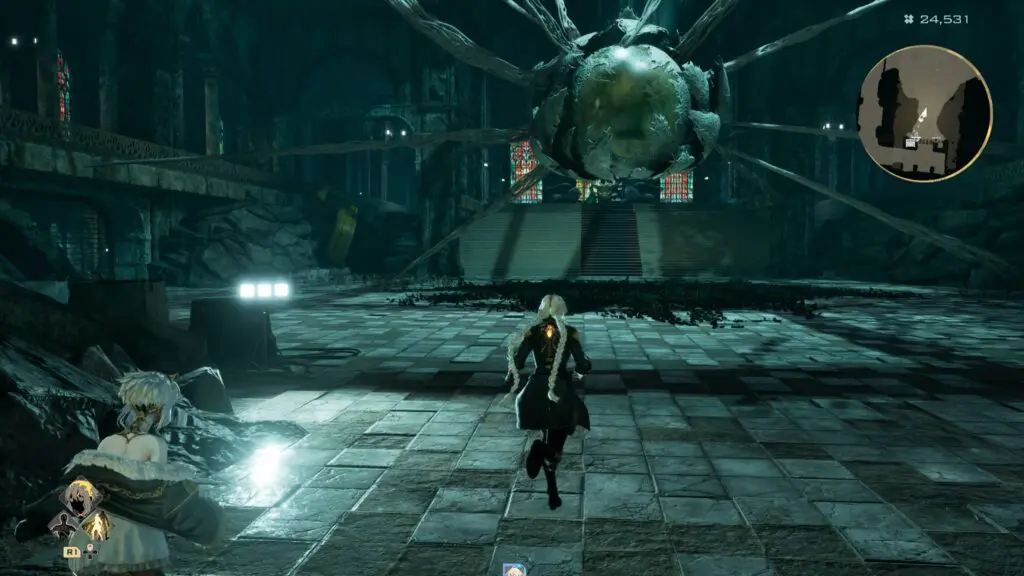Select the square grid marker on the minimap
The height and width of the screenshot is (576, 1024).
(x=911, y=142)
